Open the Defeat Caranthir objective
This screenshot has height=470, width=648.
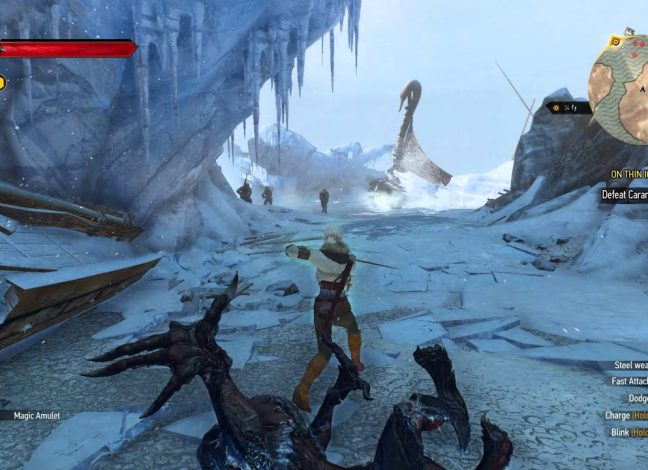pos(624,195)
